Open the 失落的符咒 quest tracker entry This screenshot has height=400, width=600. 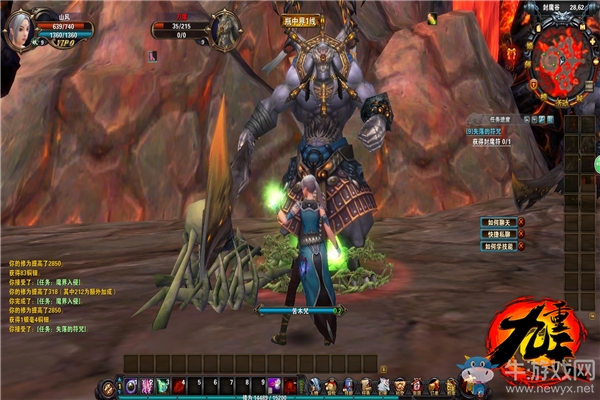484,131
